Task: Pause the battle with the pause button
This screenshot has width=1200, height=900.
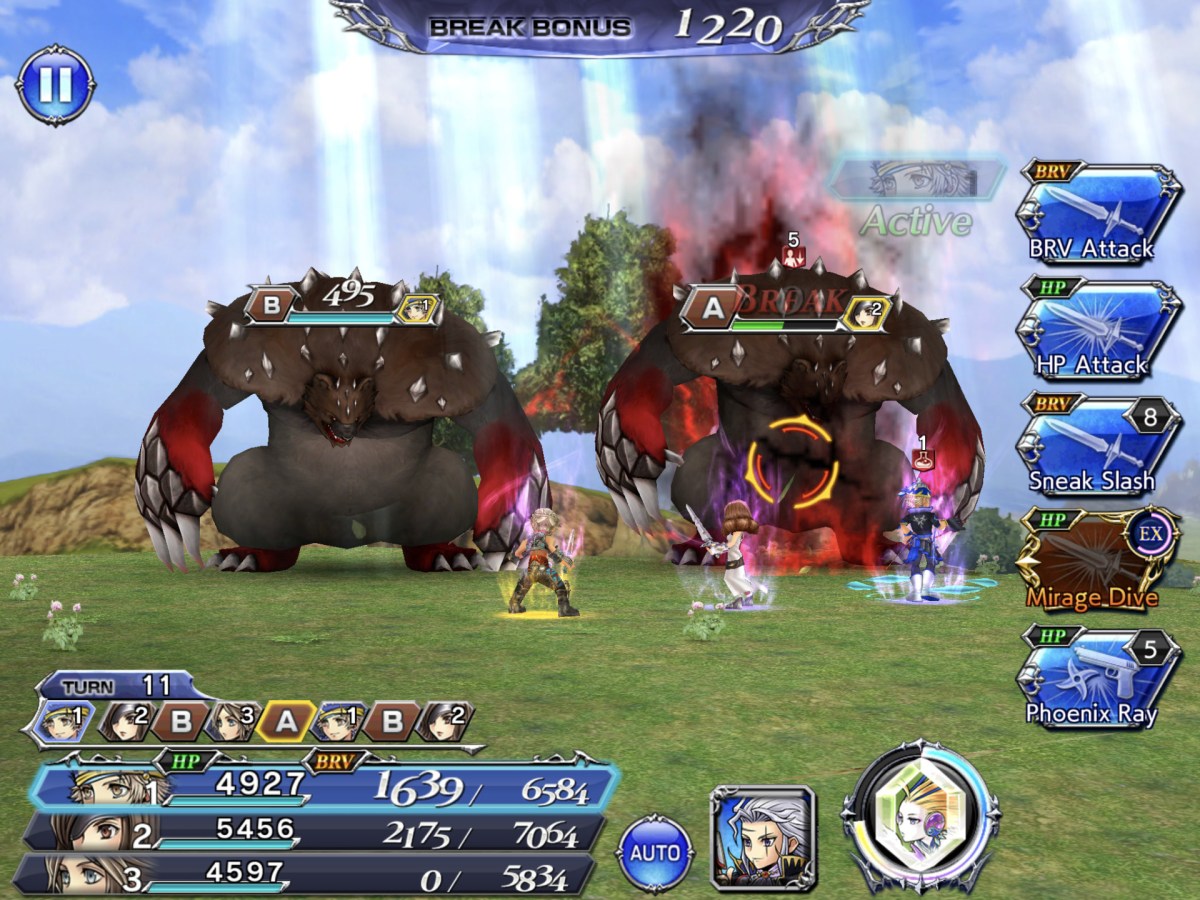Action: 55,85
